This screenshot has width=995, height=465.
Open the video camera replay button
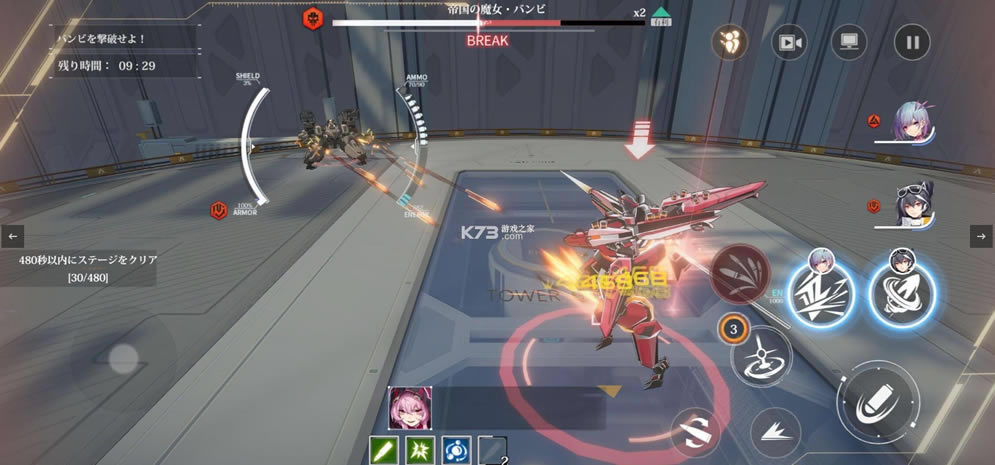click(x=789, y=43)
